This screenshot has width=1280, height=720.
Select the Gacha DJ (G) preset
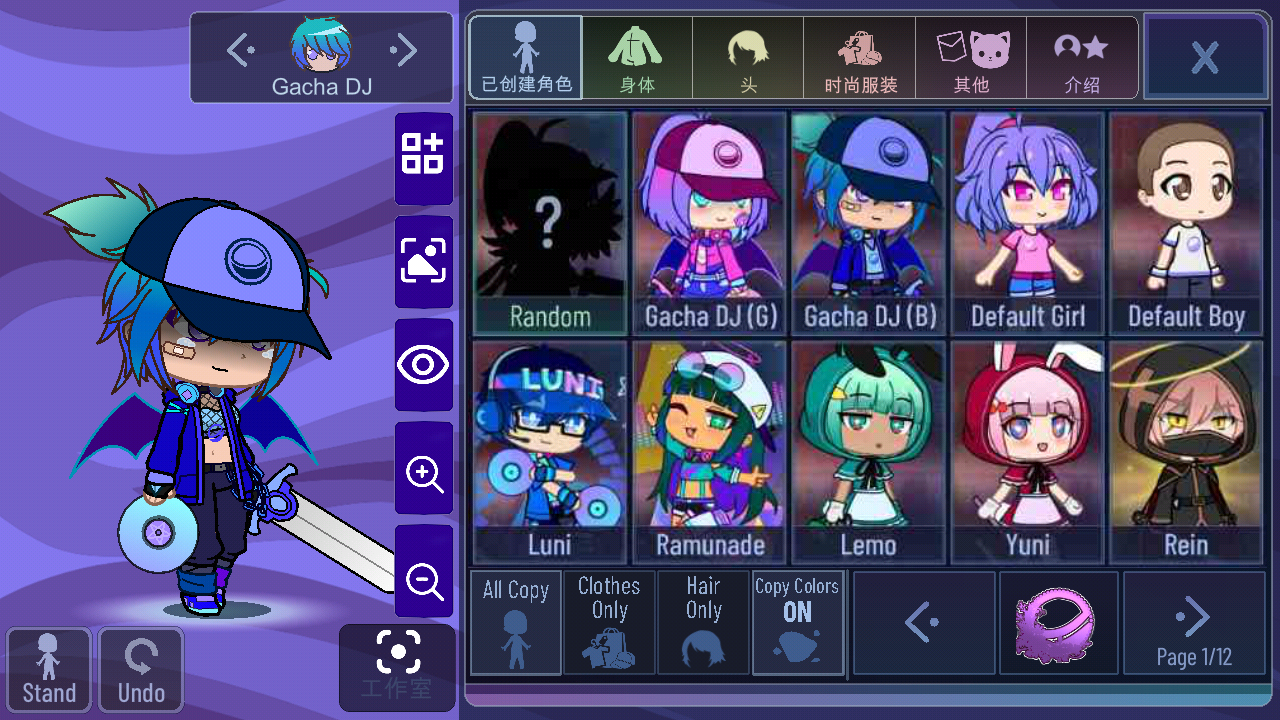click(x=710, y=223)
